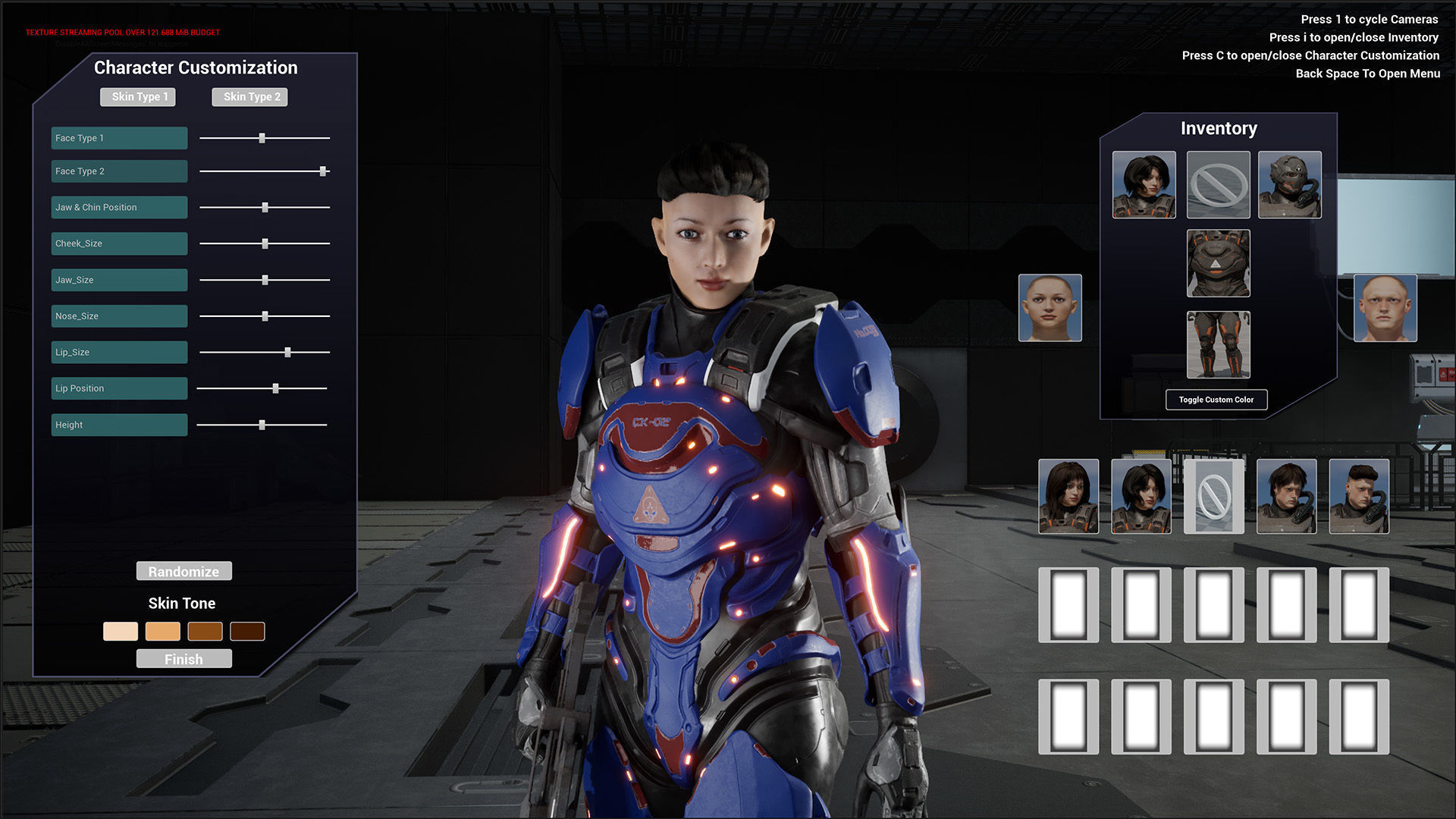Select the female bald head thumbnail

pos(1050,308)
